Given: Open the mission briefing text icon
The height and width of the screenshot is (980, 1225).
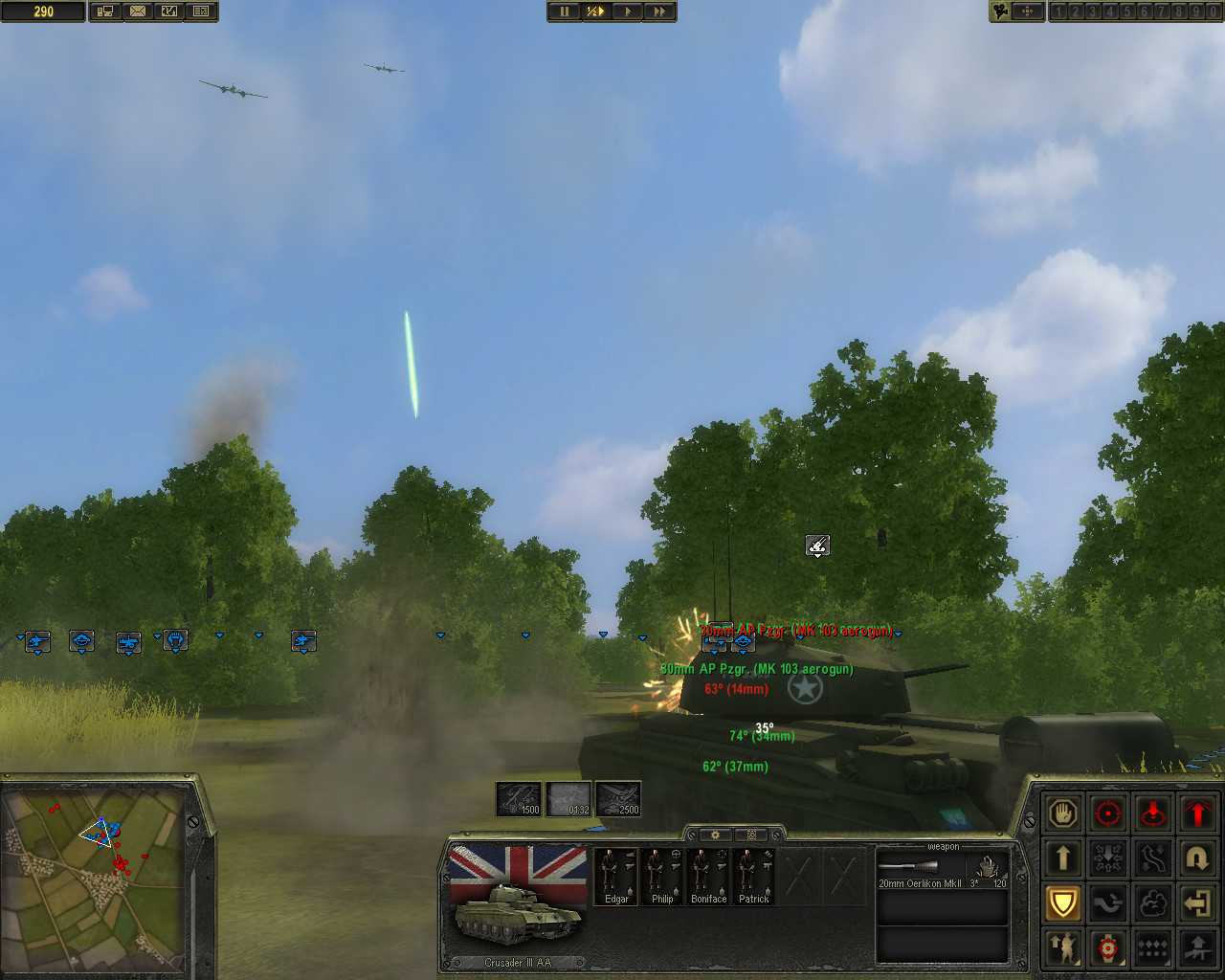Looking at the screenshot, I should tap(202, 11).
